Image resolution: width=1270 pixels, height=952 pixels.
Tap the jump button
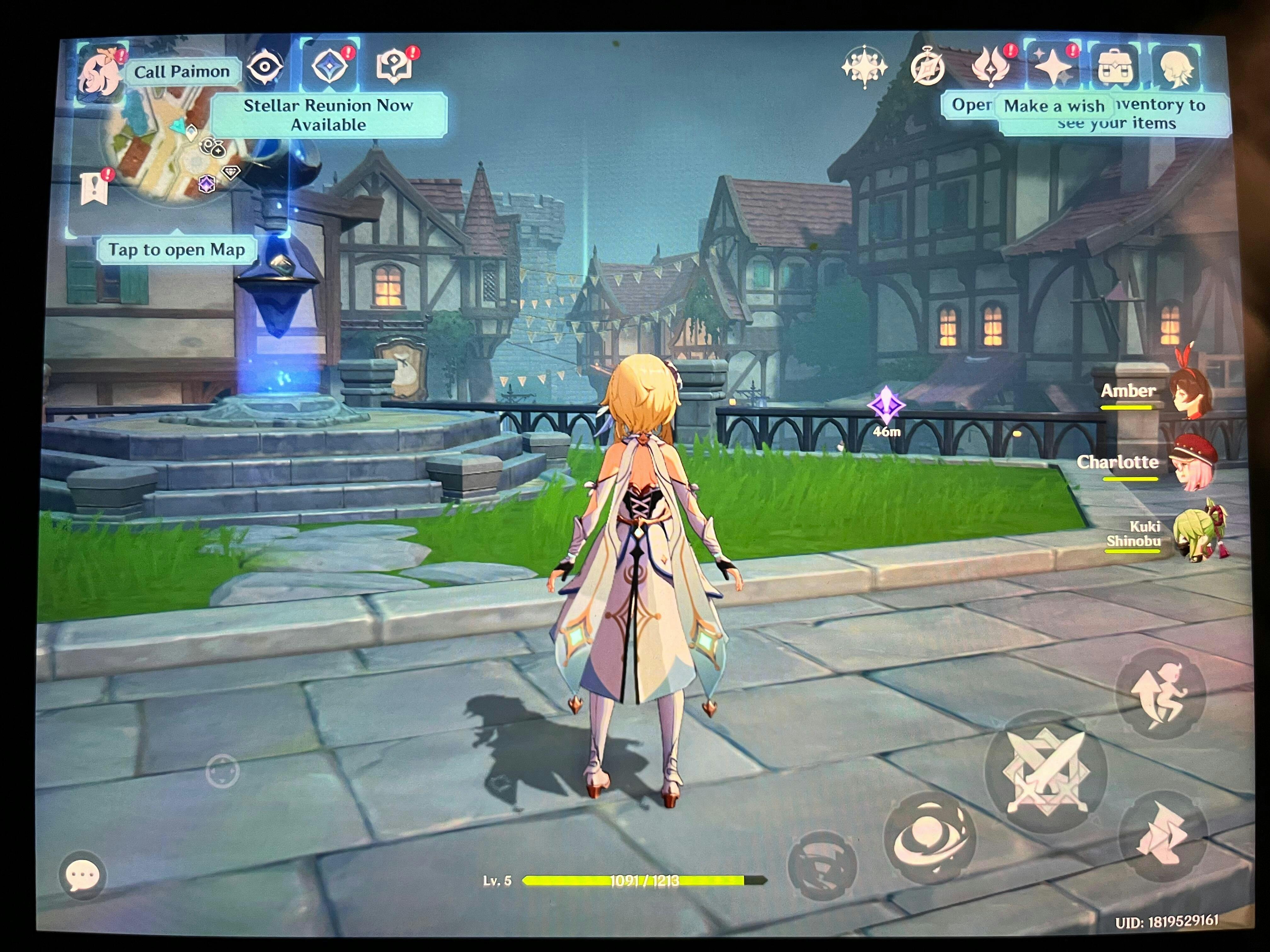point(1160,694)
